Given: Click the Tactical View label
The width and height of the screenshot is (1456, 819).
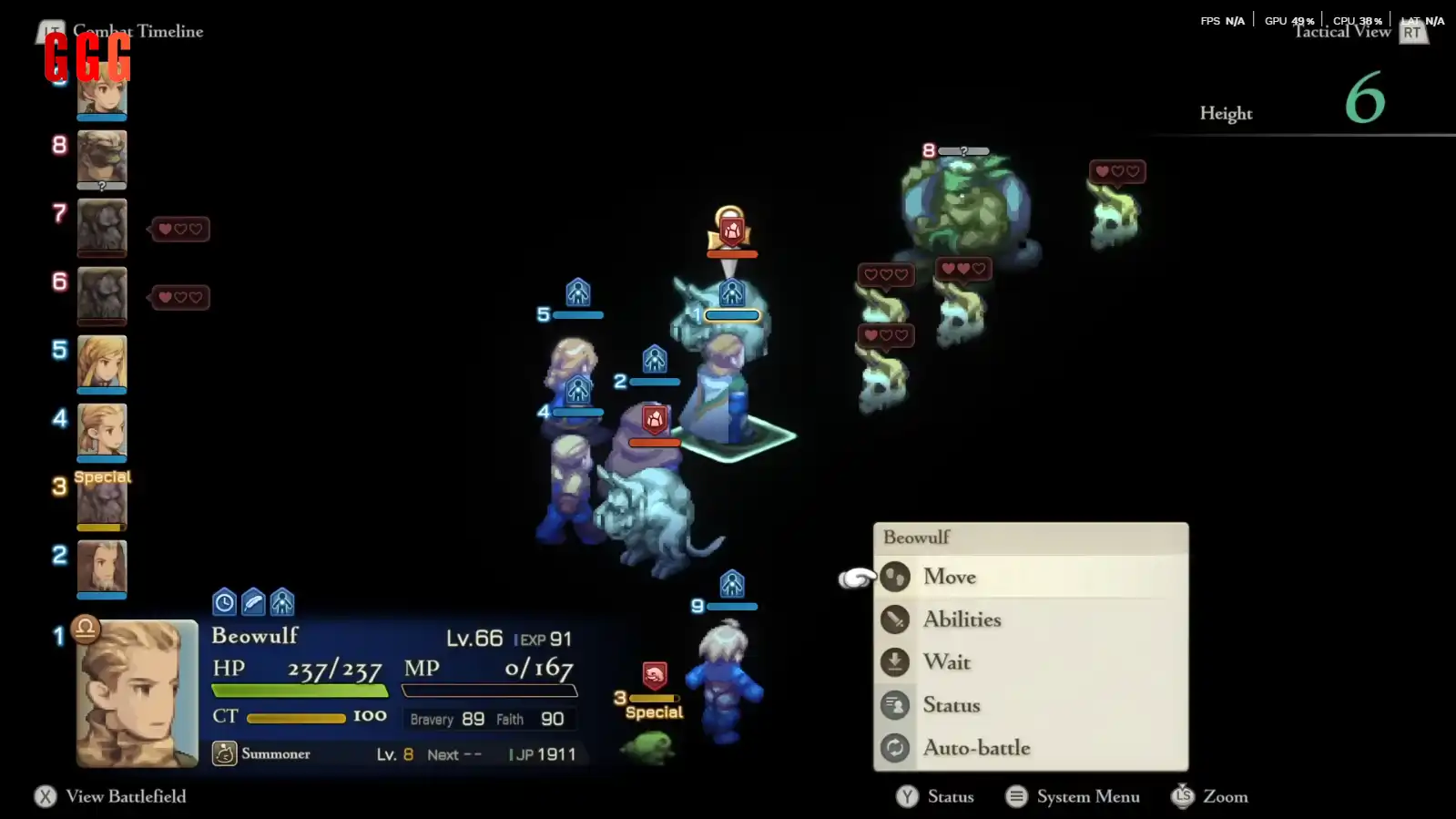Looking at the screenshot, I should [x=1341, y=32].
